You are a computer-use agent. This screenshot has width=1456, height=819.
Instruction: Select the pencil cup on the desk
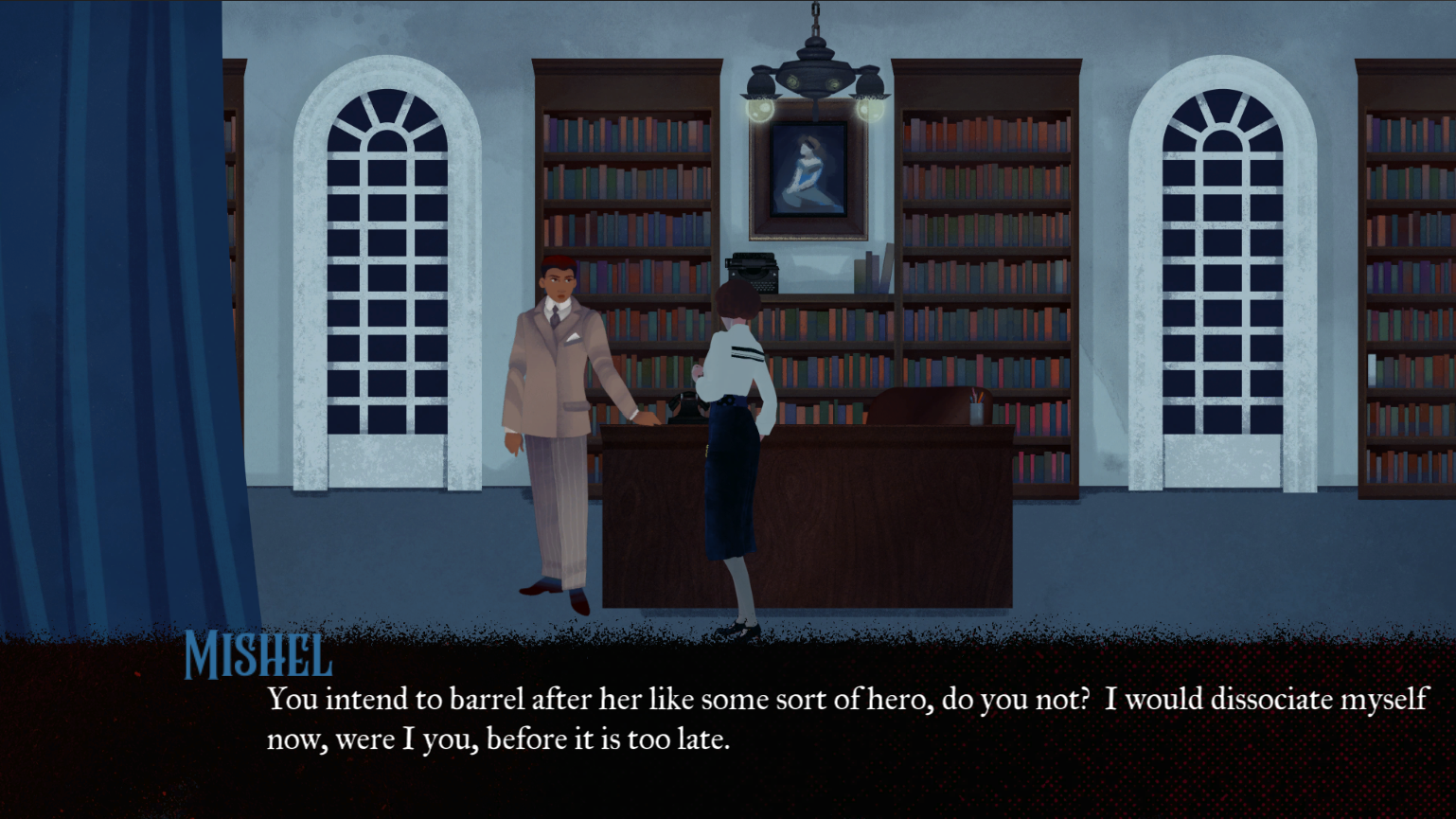[x=975, y=411]
